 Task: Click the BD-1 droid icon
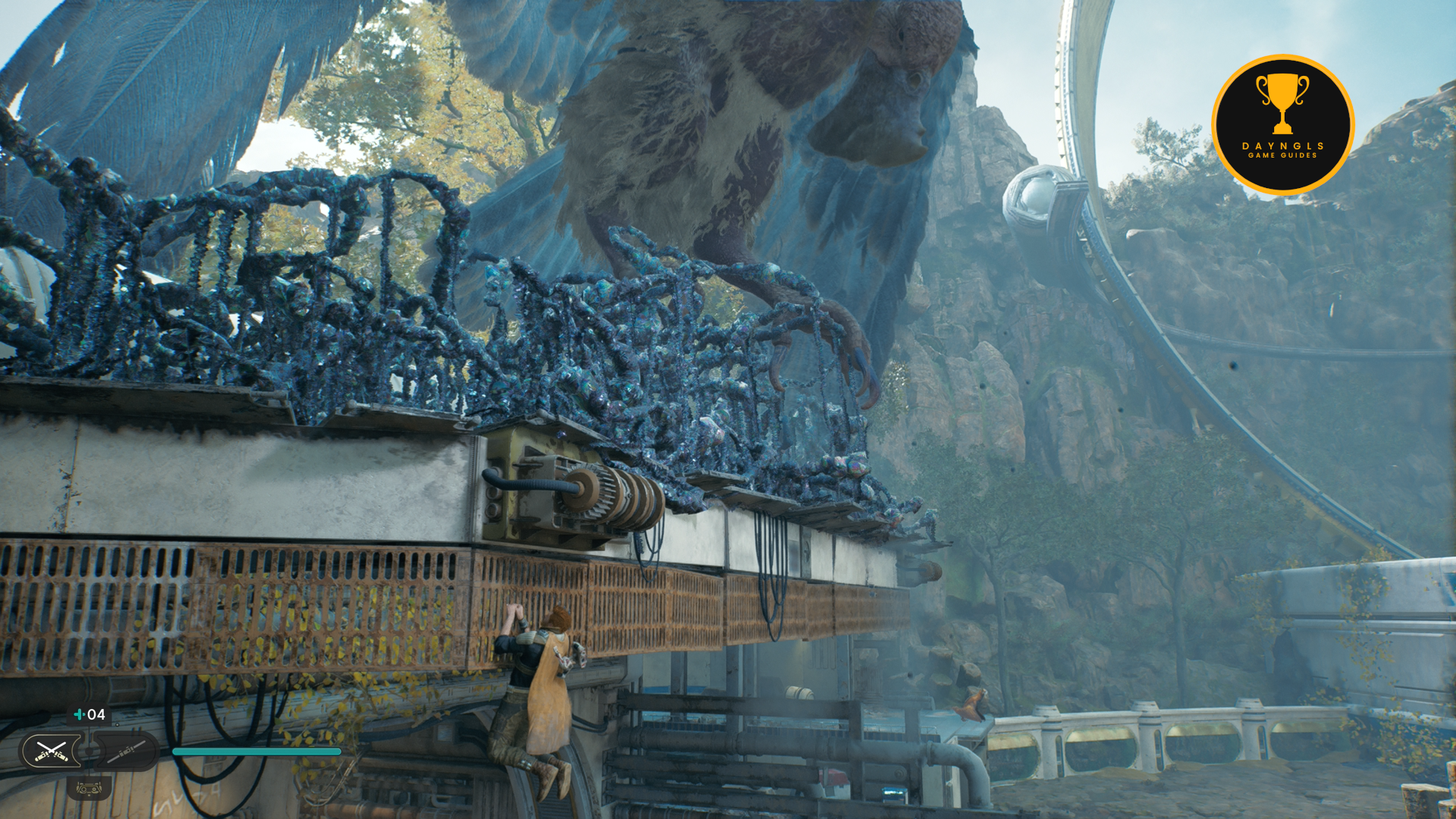coord(89,789)
